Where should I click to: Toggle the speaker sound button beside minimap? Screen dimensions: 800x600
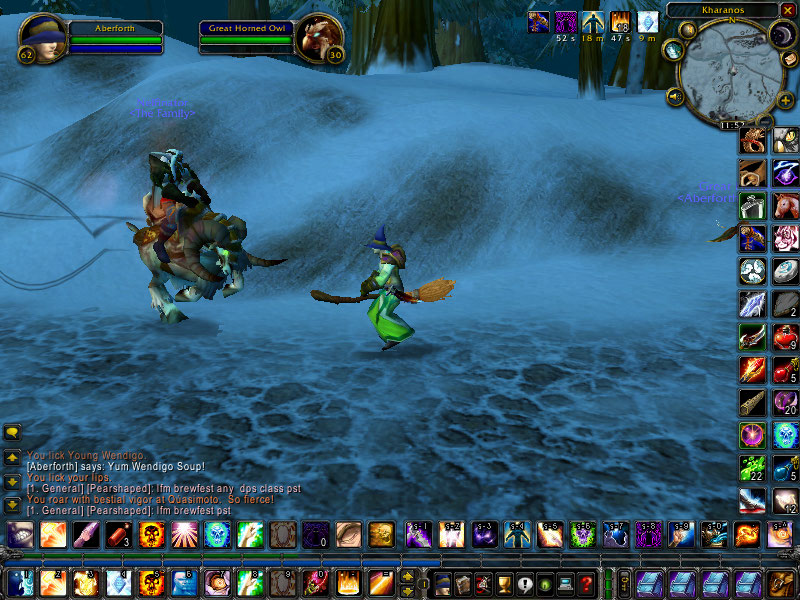click(x=675, y=97)
